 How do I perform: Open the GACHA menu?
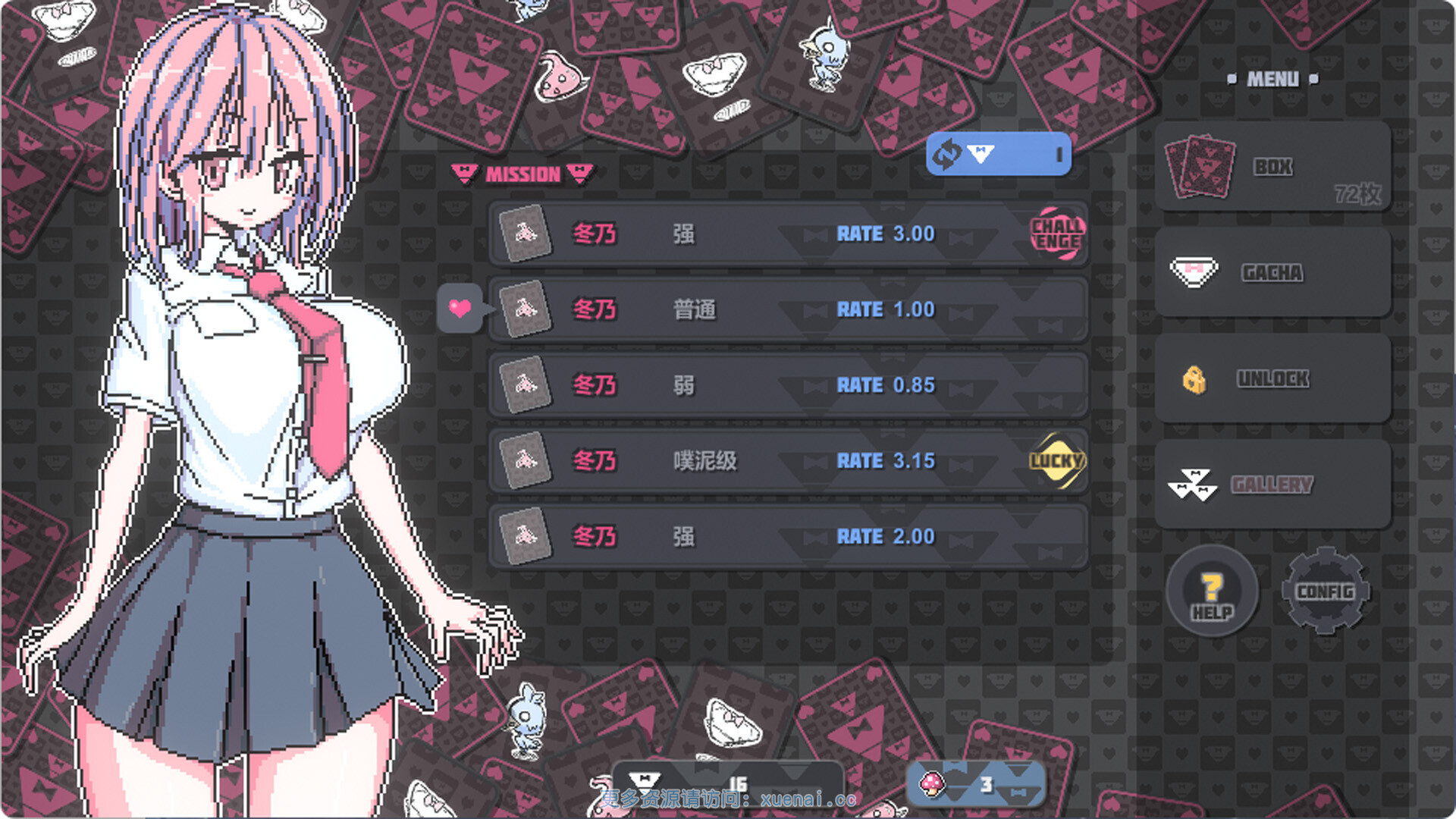click(1272, 273)
